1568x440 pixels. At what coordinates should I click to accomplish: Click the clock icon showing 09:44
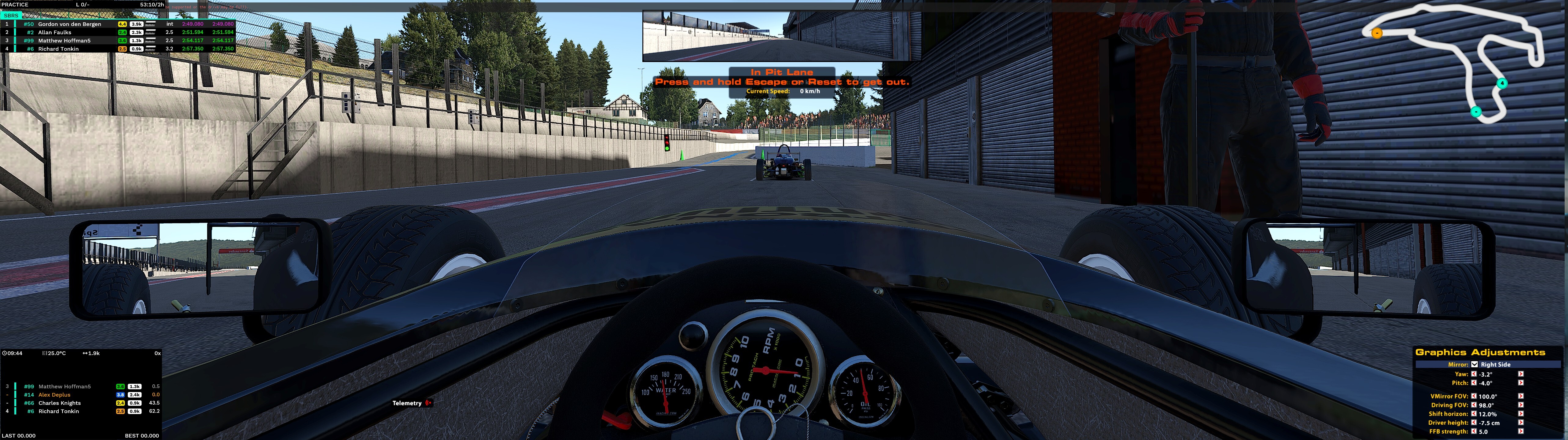pyautogui.click(x=6, y=368)
